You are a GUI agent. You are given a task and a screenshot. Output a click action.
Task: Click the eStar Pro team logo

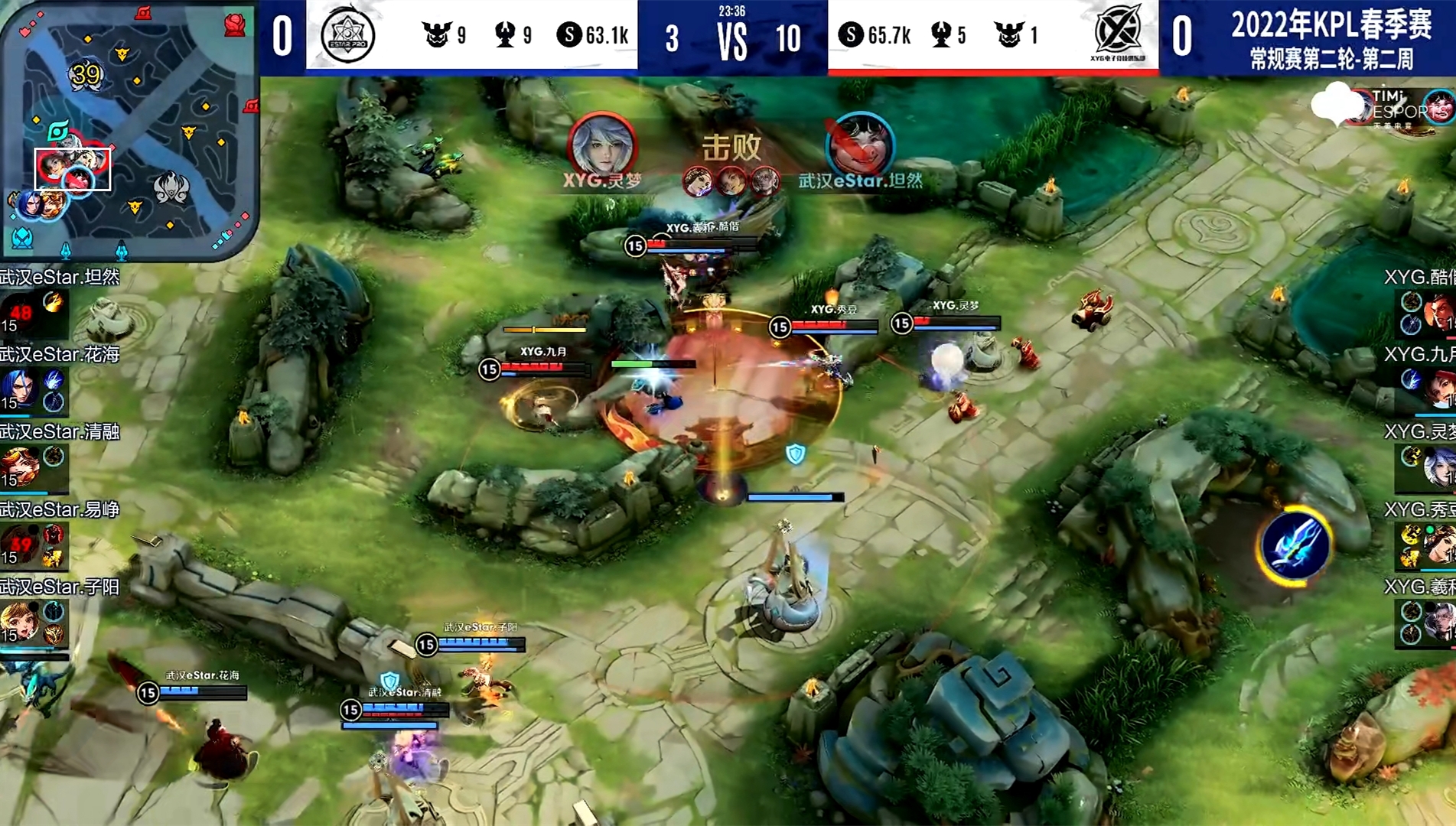tap(348, 36)
